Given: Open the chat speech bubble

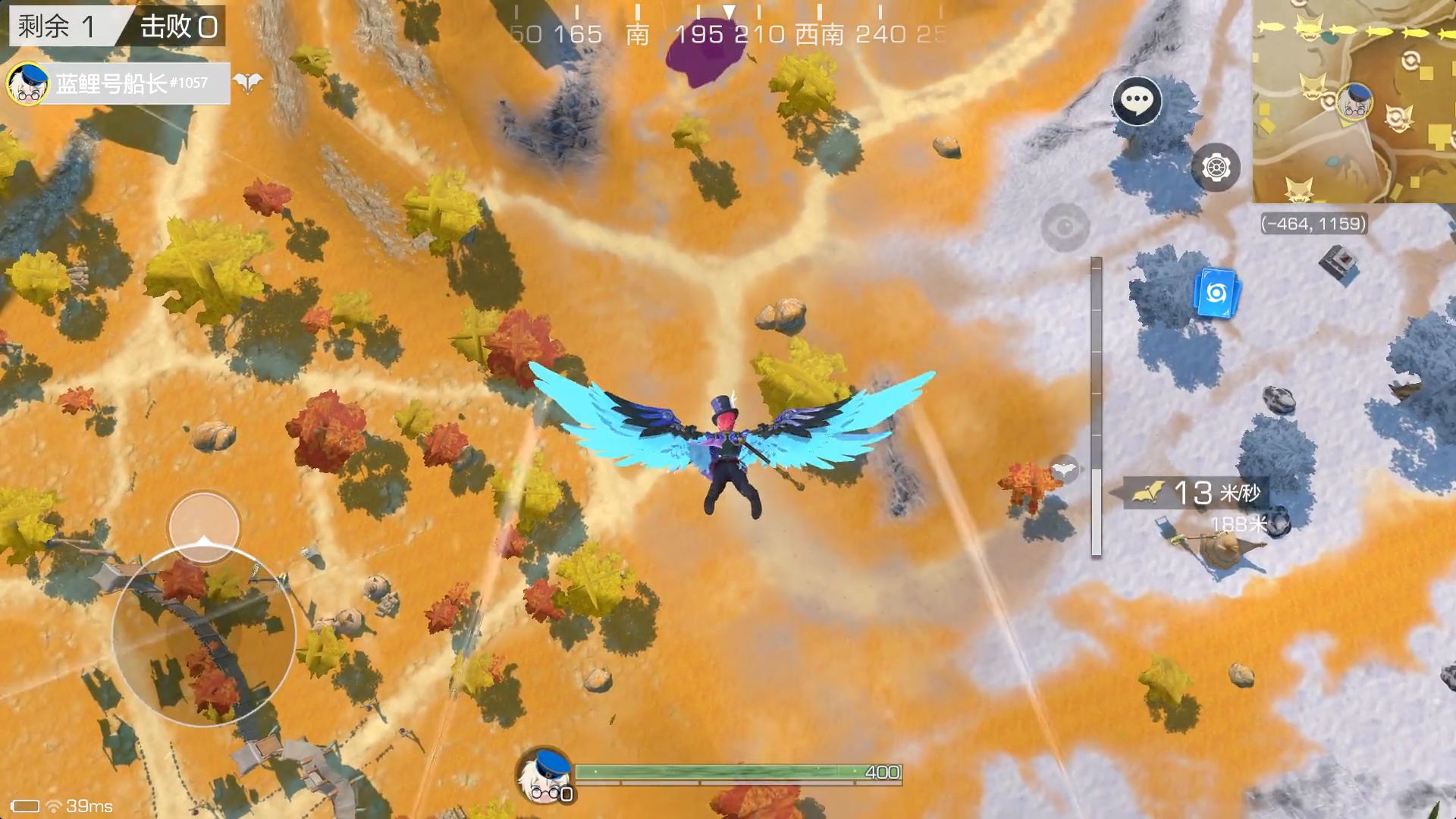Looking at the screenshot, I should coord(1137,100).
